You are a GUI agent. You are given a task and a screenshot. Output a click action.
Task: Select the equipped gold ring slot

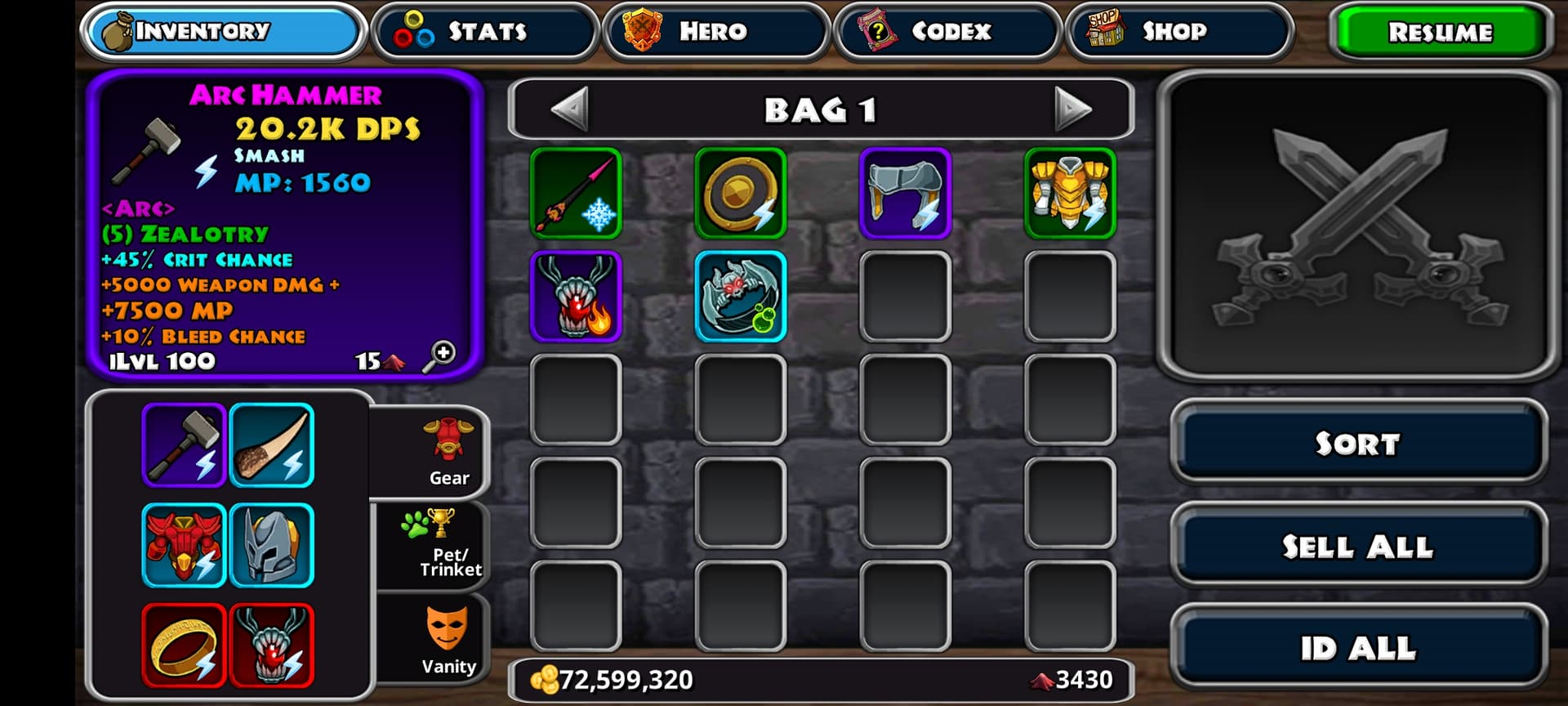184,646
